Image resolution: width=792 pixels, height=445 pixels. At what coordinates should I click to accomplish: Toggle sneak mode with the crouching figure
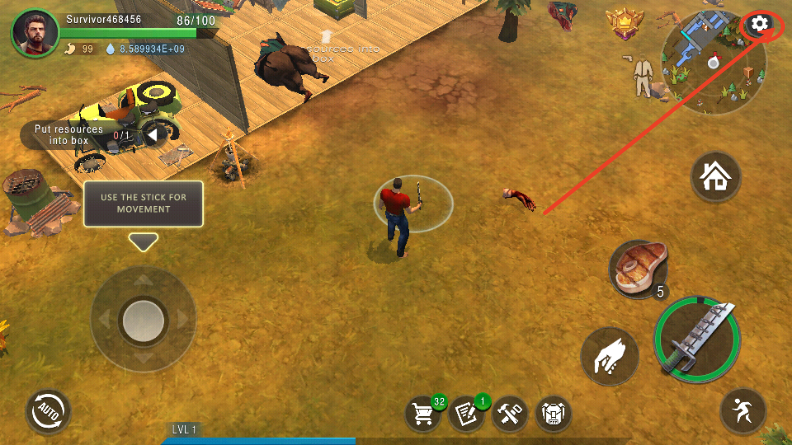743,411
